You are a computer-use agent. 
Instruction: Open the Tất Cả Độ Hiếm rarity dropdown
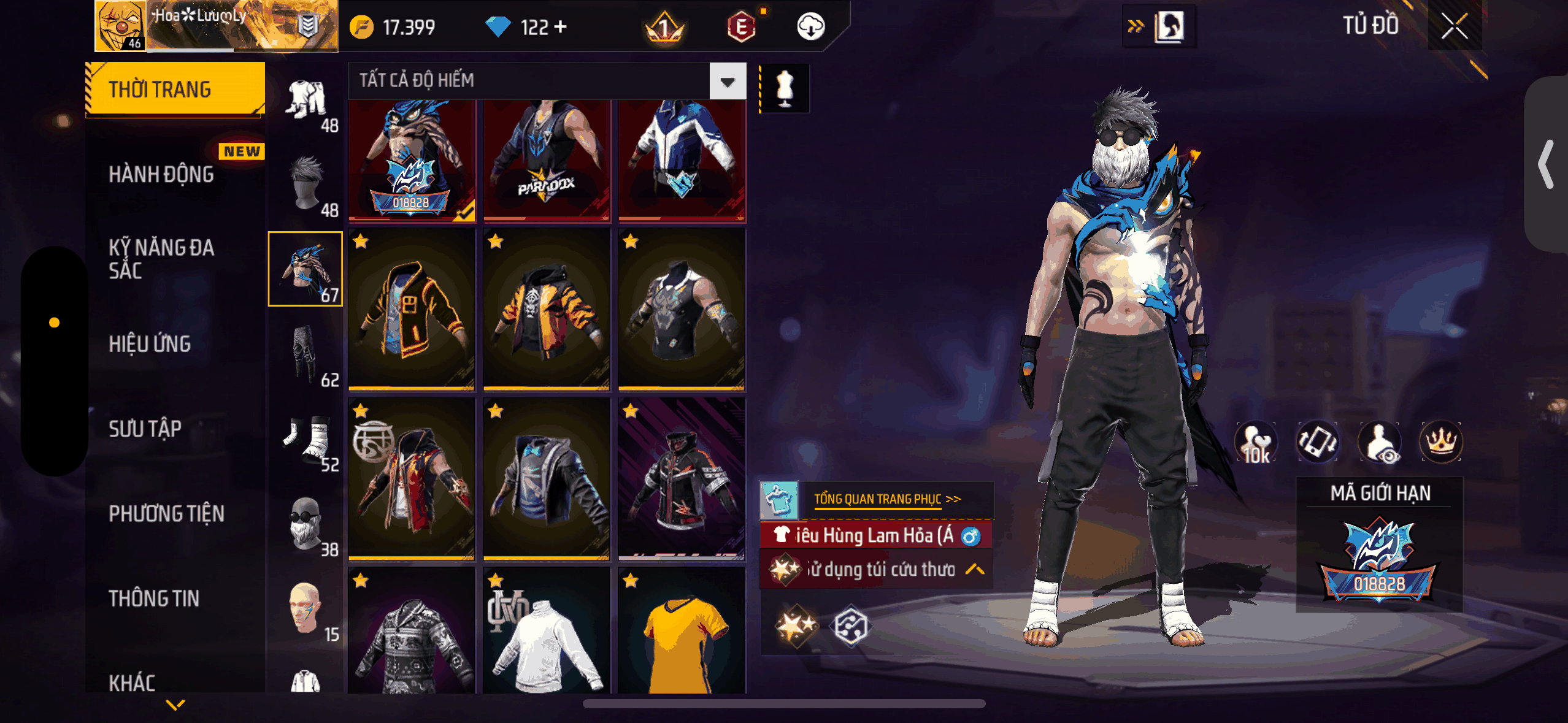(x=728, y=81)
